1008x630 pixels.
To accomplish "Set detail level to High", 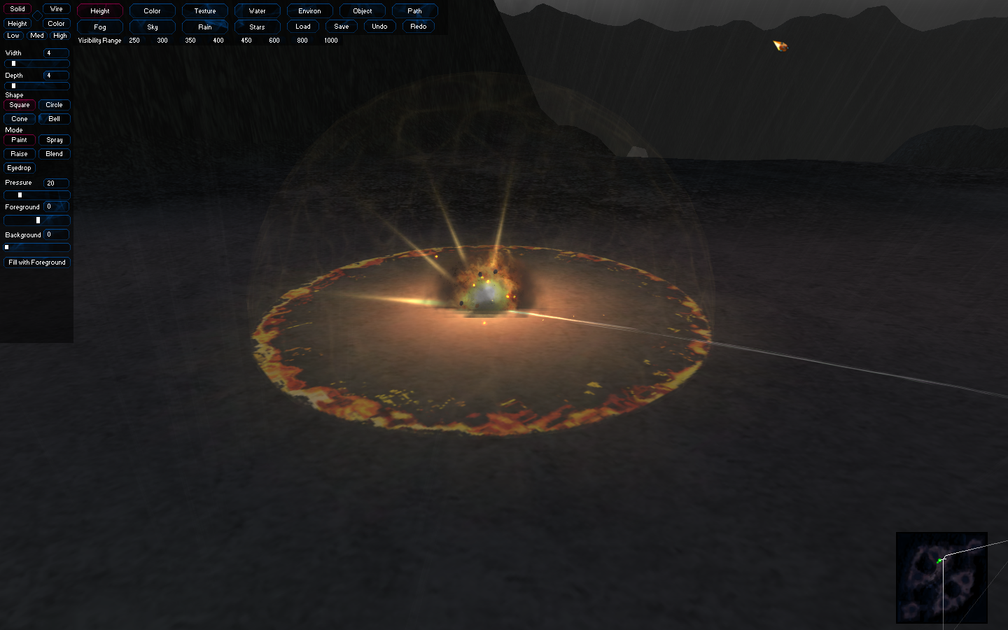I will pos(60,36).
